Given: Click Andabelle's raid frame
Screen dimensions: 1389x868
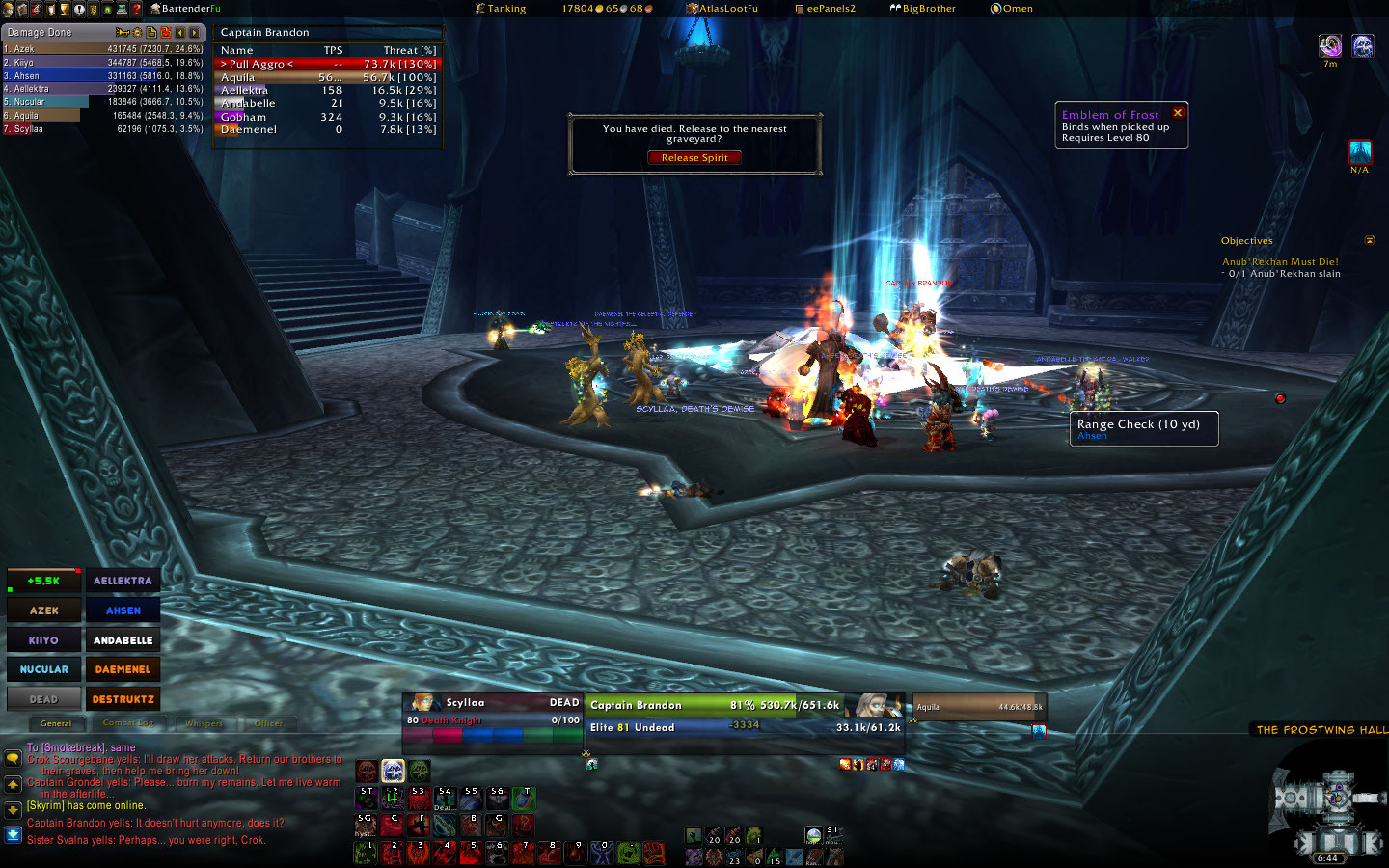Looking at the screenshot, I should [123, 640].
